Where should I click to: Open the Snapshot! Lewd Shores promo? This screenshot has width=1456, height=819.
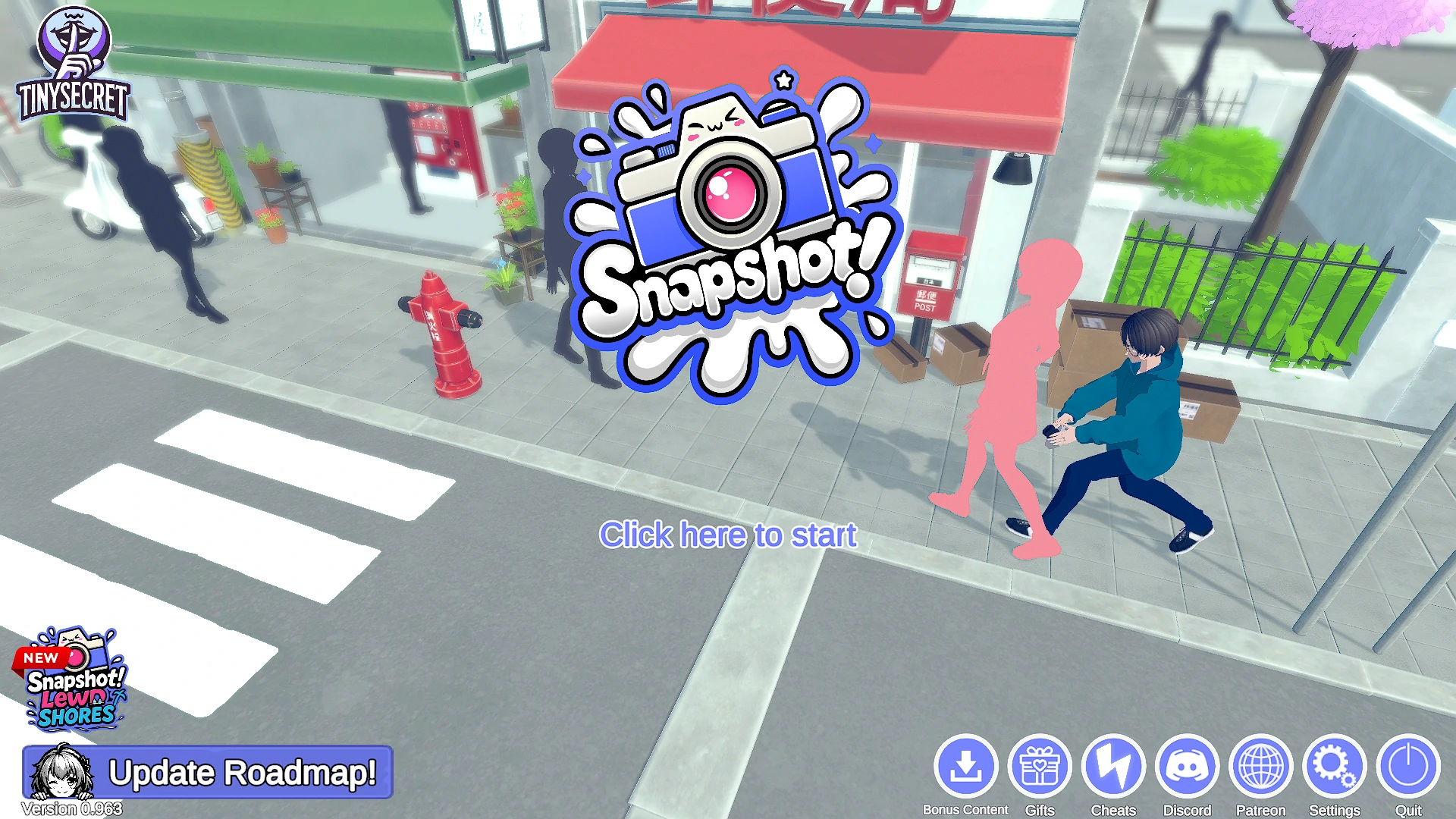point(72,679)
